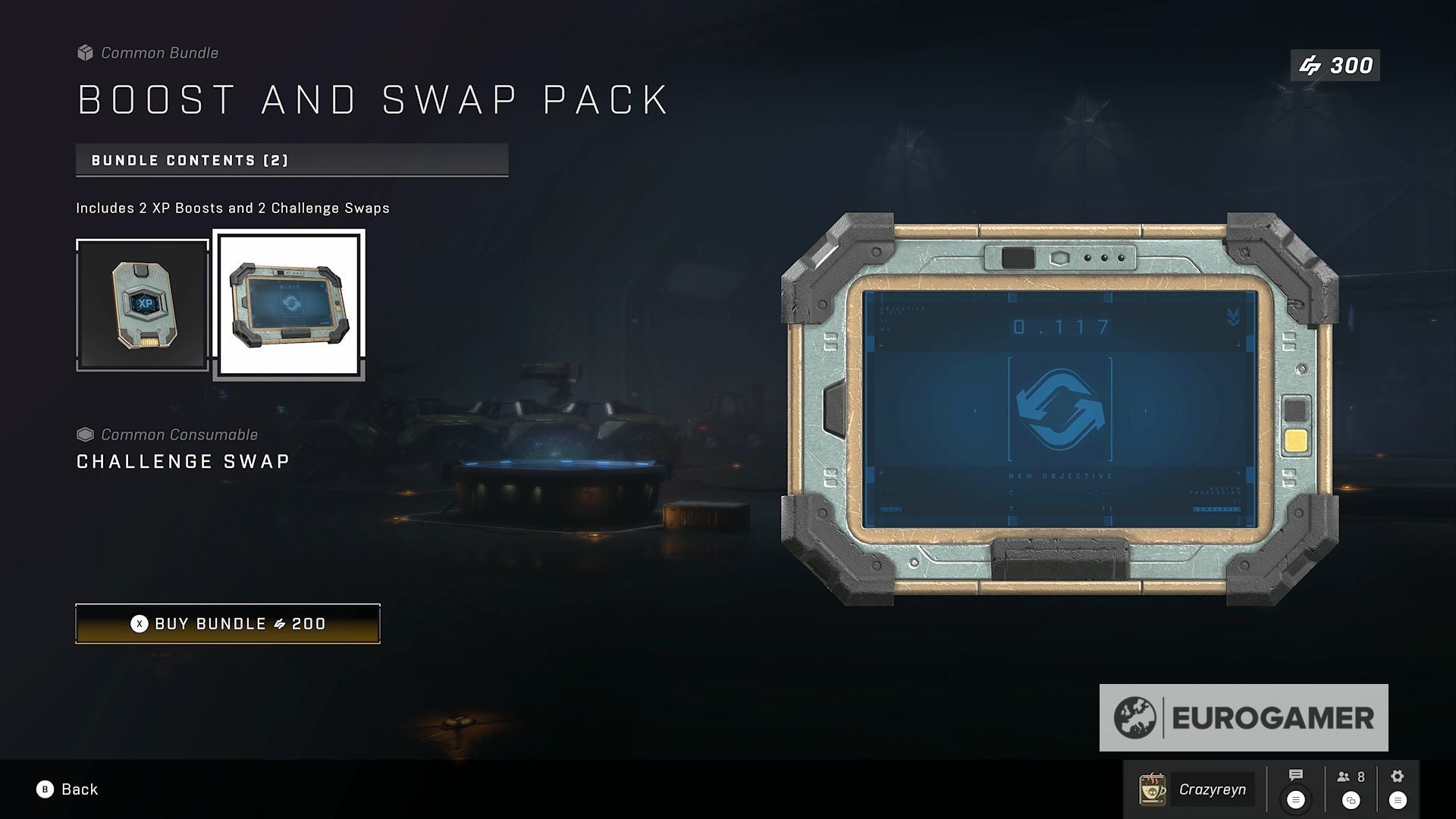The width and height of the screenshot is (1456, 819).
Task: Go back to the previous screen
Action: point(68,789)
